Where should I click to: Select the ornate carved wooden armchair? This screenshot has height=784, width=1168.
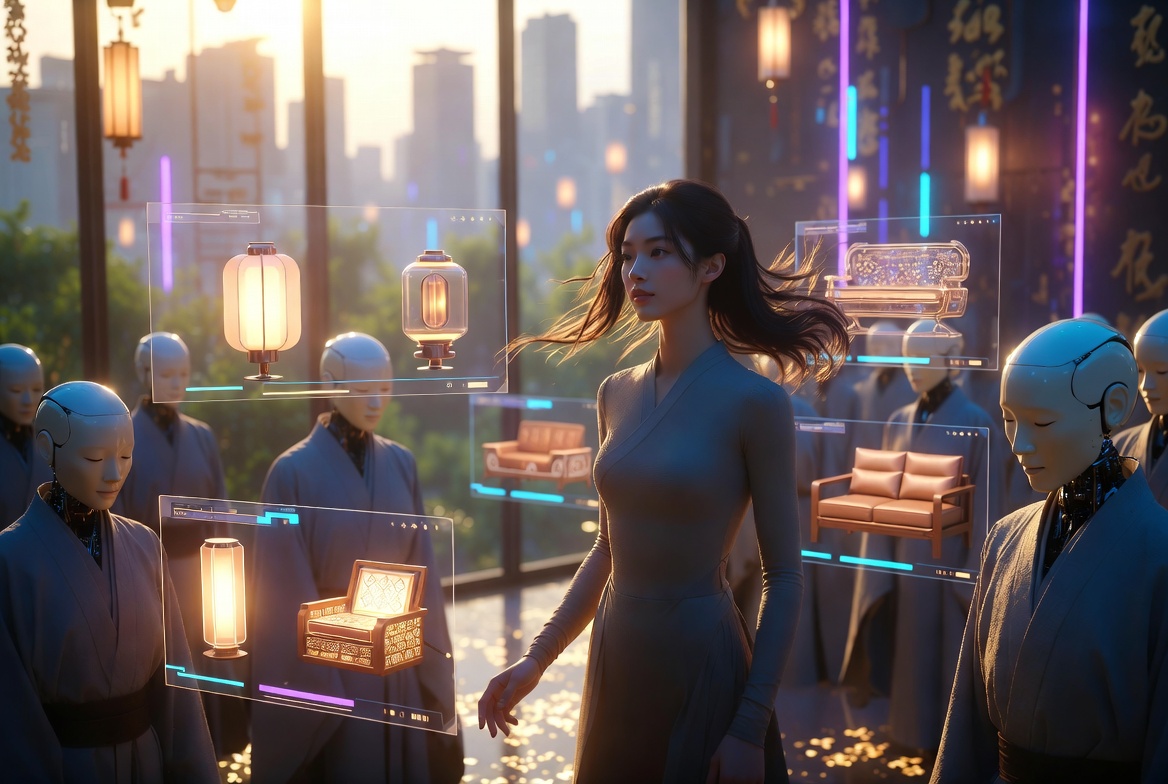(x=363, y=616)
